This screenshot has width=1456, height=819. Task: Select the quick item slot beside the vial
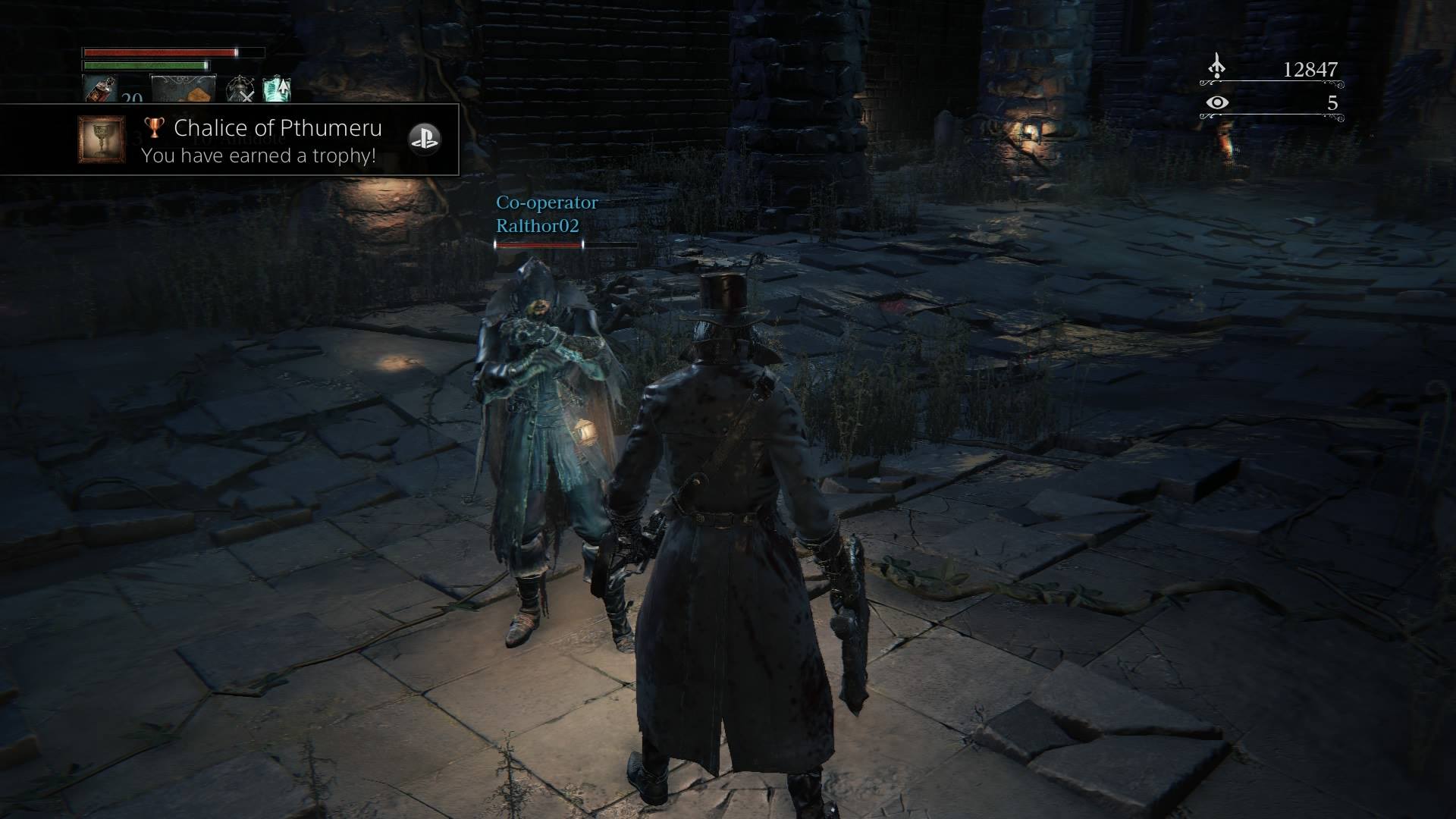tap(184, 89)
